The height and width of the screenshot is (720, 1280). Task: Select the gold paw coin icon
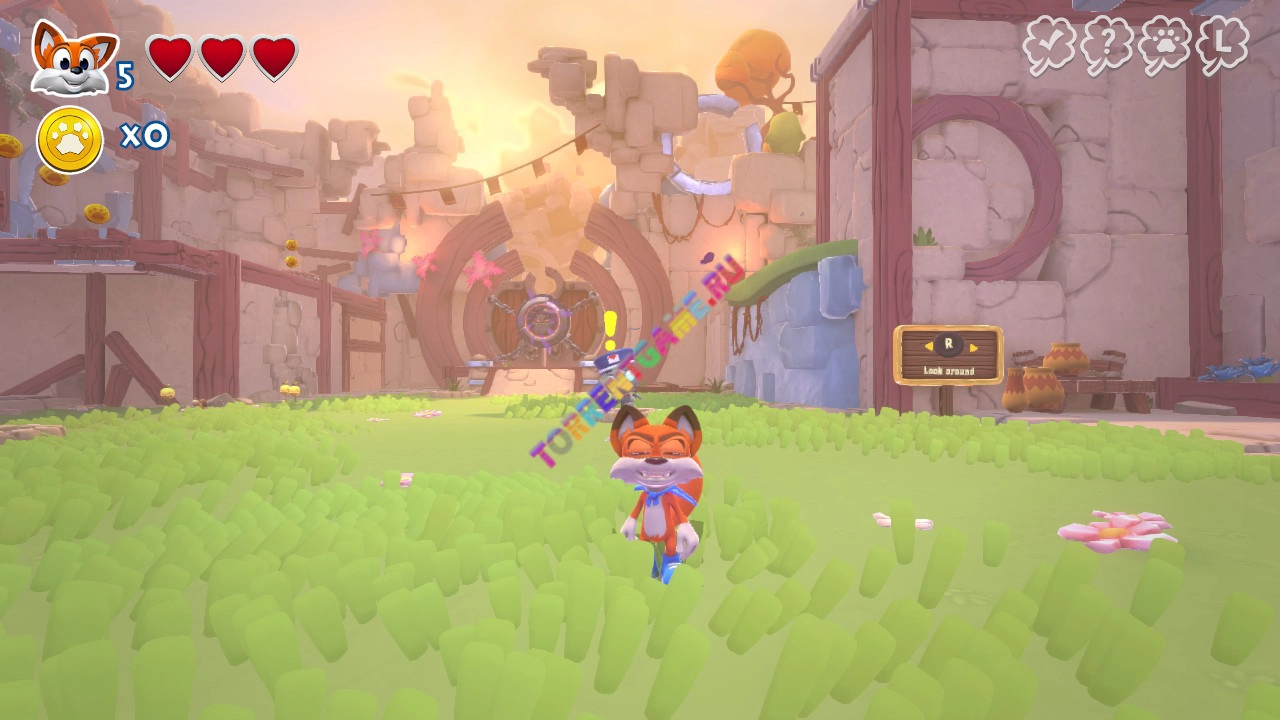(x=70, y=139)
